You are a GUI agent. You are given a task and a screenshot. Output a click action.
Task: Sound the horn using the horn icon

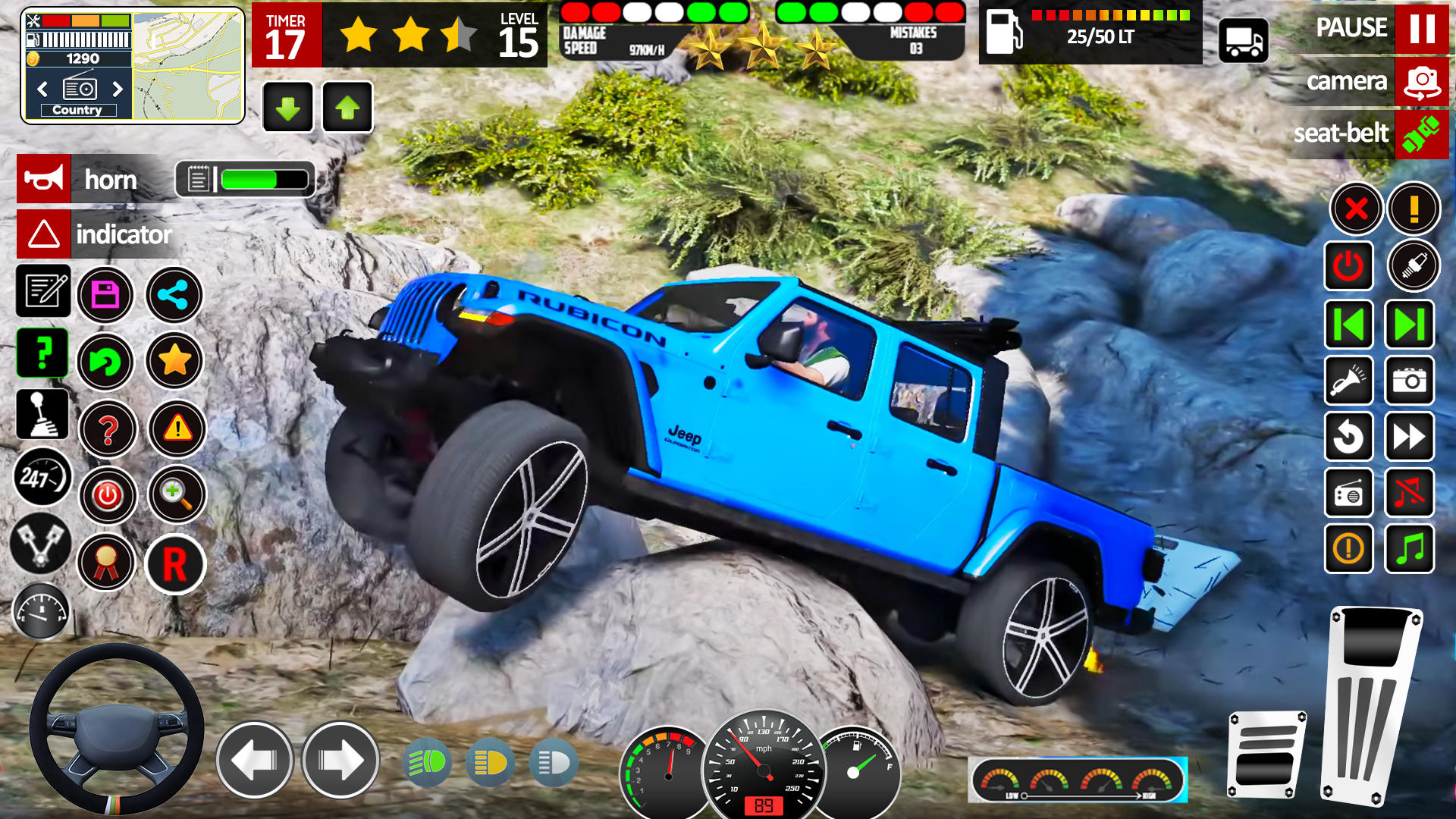(x=42, y=180)
